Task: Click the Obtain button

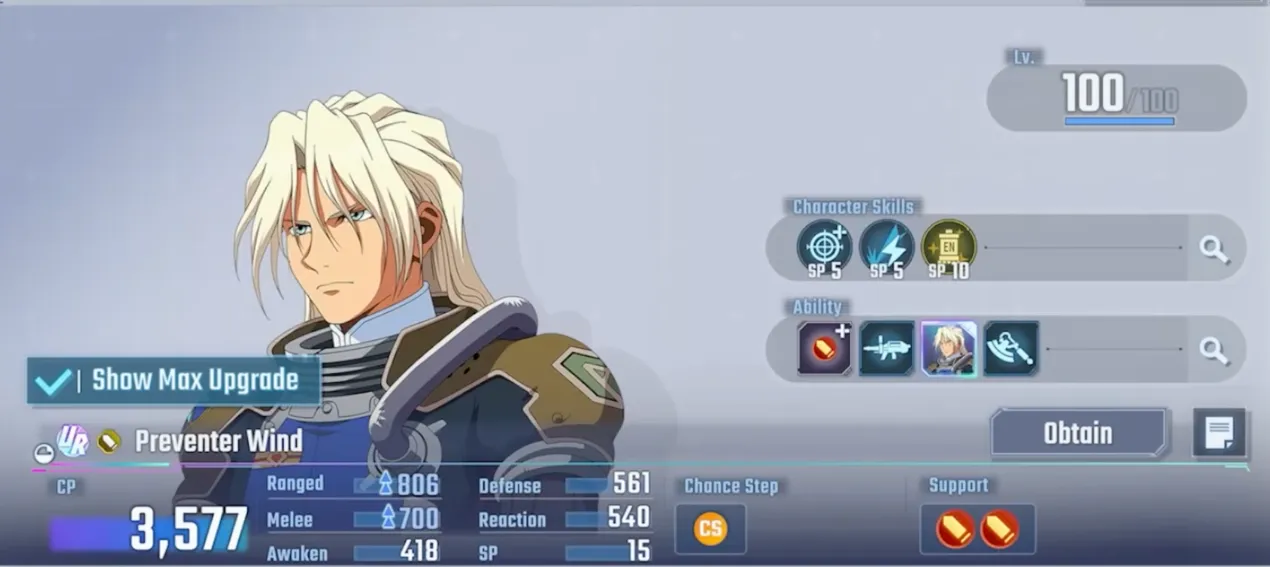Action: pos(1078,433)
